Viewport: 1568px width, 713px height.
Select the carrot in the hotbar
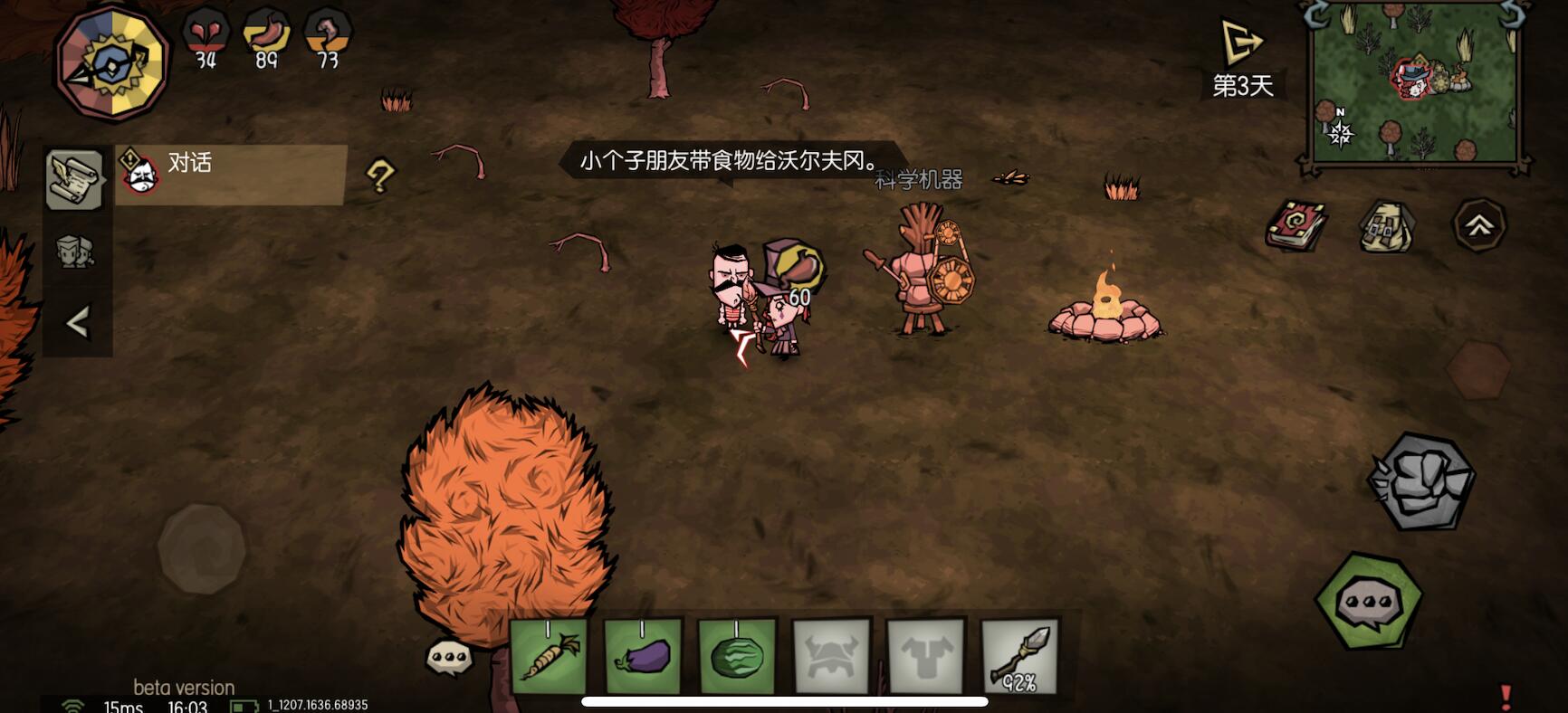coord(549,656)
